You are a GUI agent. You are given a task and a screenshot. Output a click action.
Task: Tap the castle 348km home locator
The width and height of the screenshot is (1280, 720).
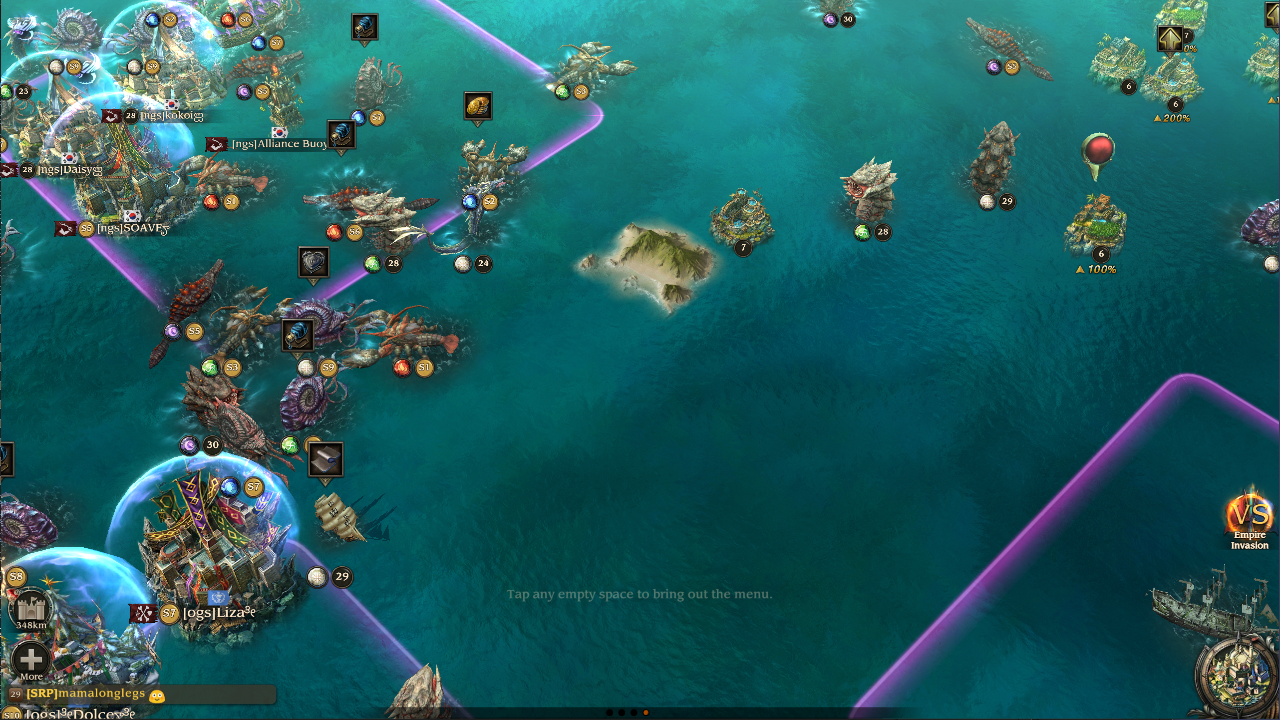pos(31,609)
